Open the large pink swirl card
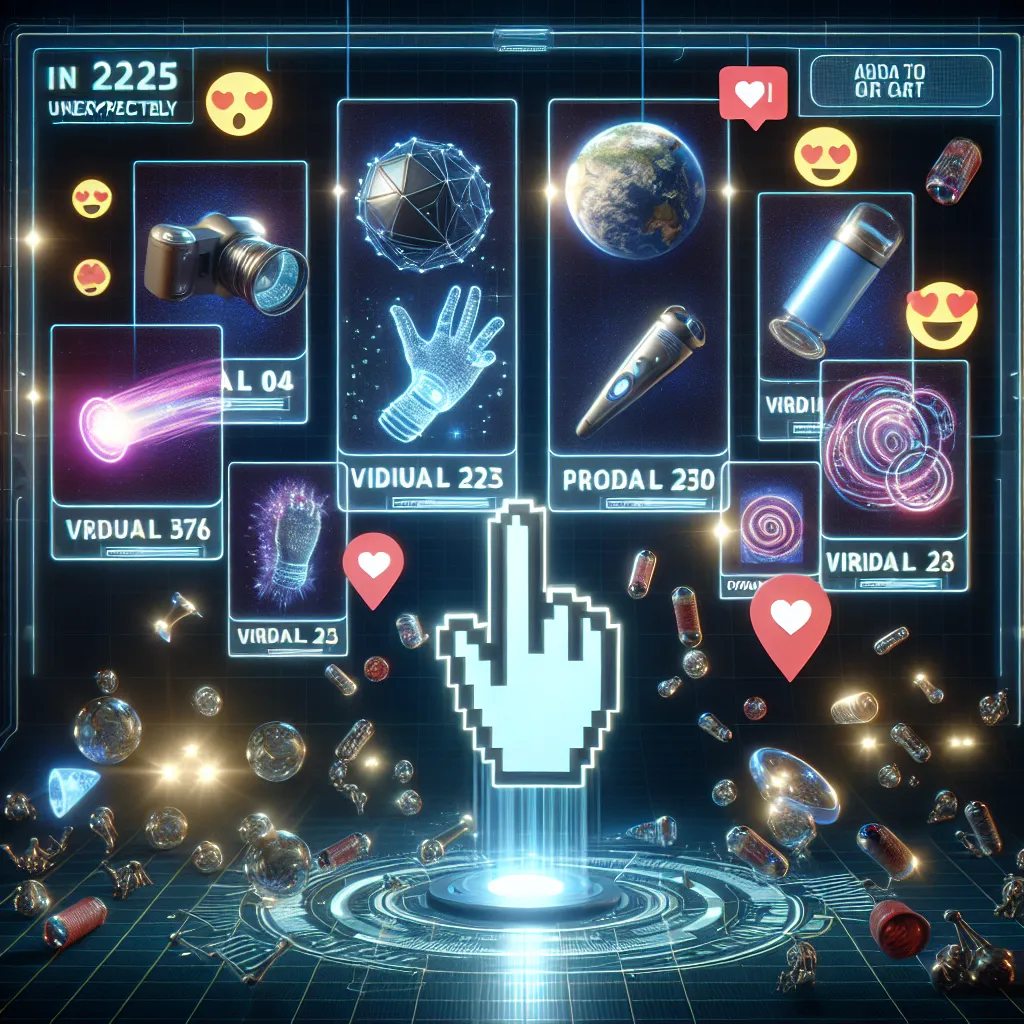Image resolution: width=1024 pixels, height=1024 pixels. [892, 460]
